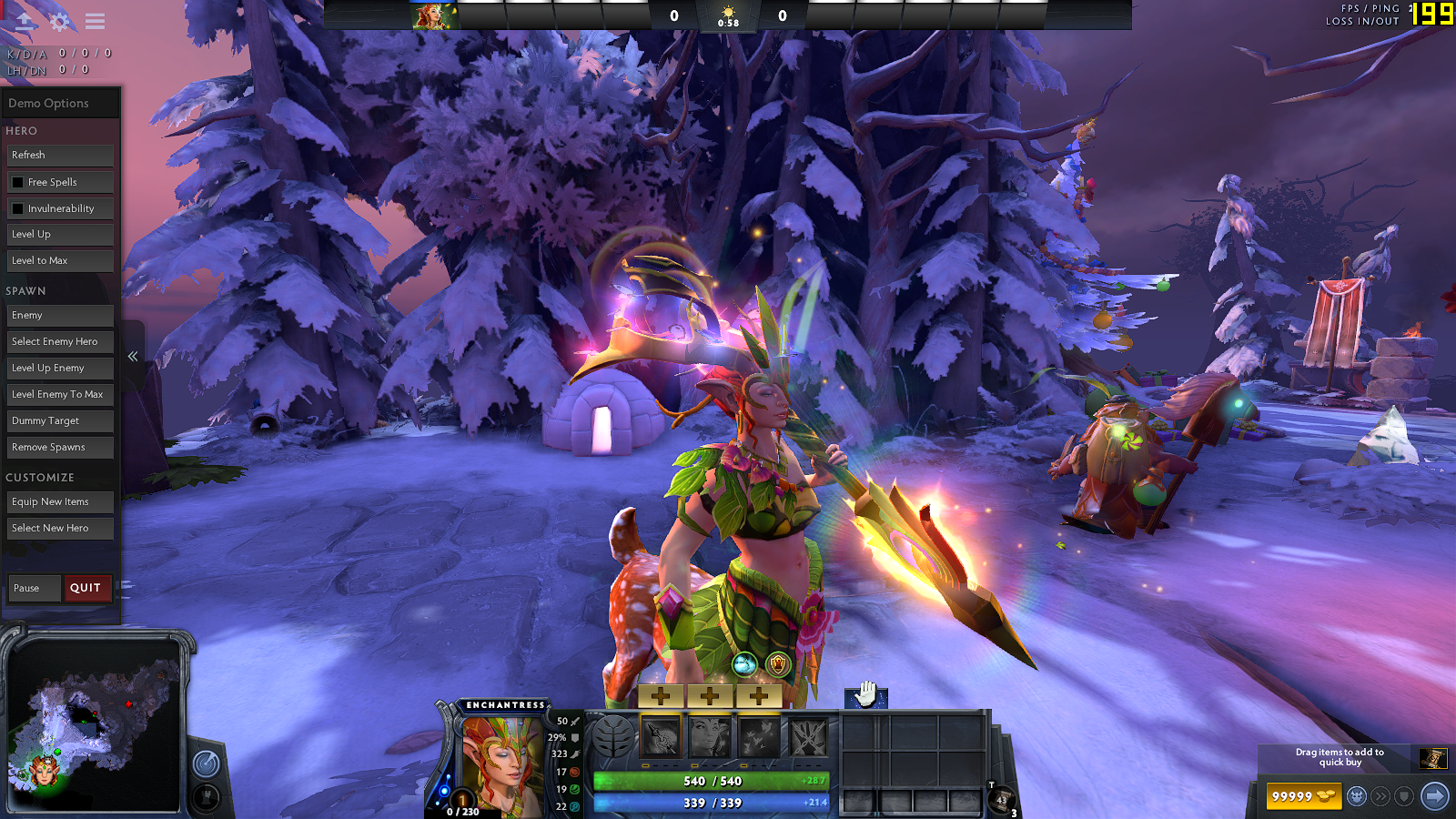Choose Level to Max for the hero
1456x819 pixels.
(60, 261)
